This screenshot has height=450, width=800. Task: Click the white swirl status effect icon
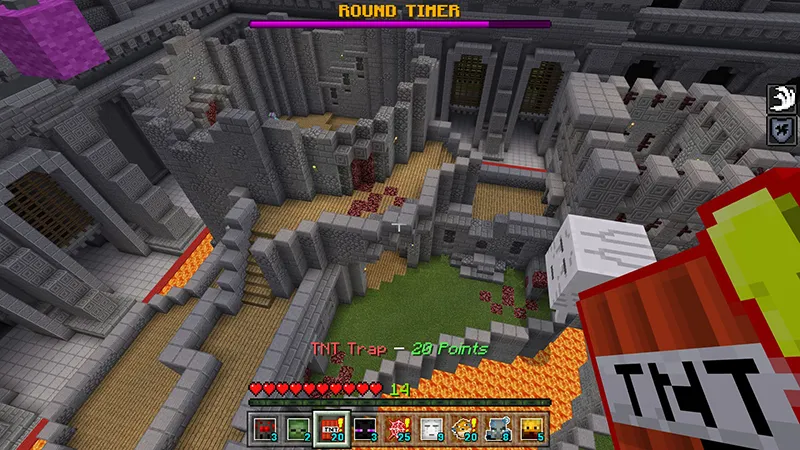click(781, 99)
